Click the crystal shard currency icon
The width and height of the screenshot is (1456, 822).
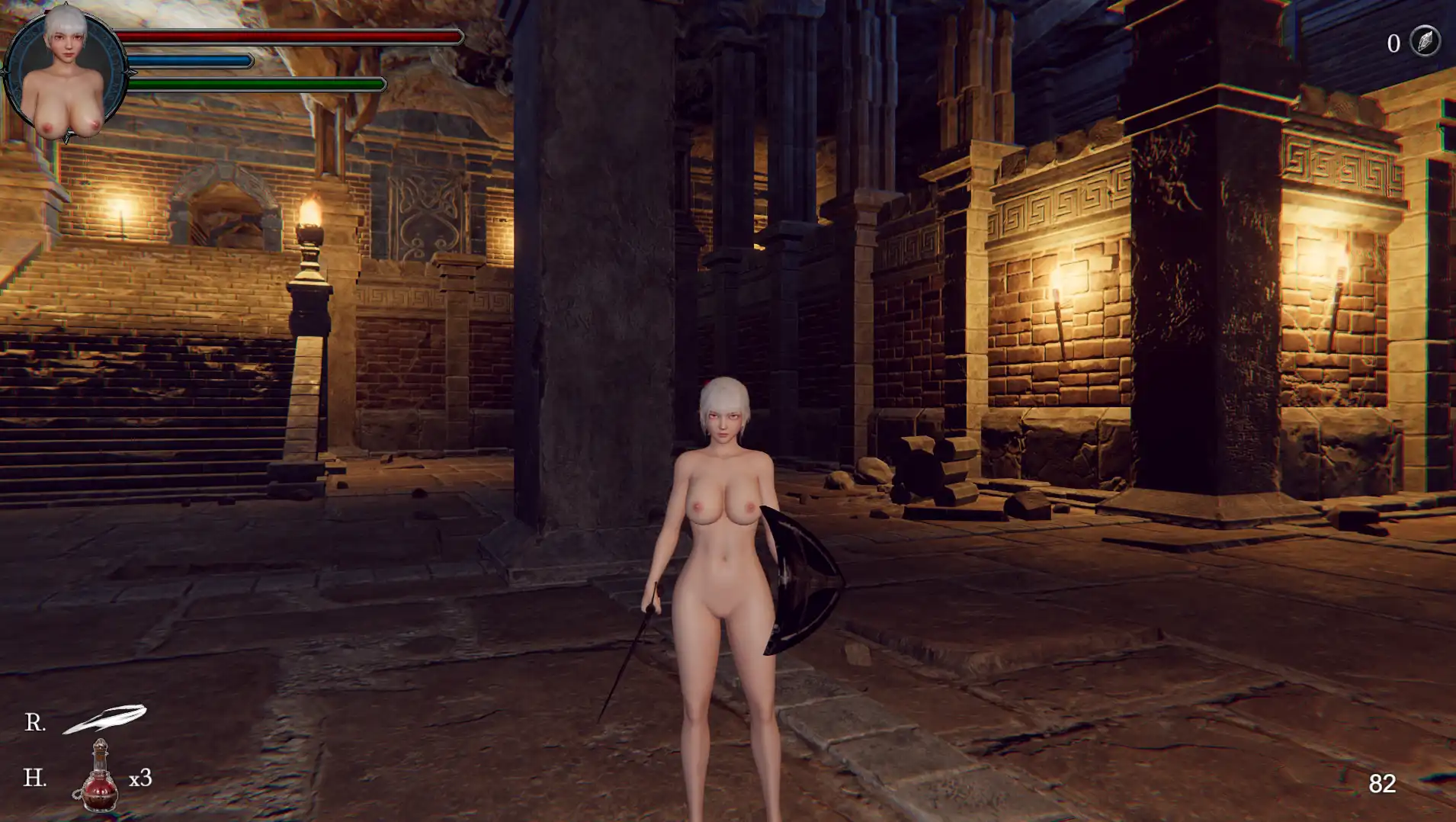pyautogui.click(x=1424, y=41)
